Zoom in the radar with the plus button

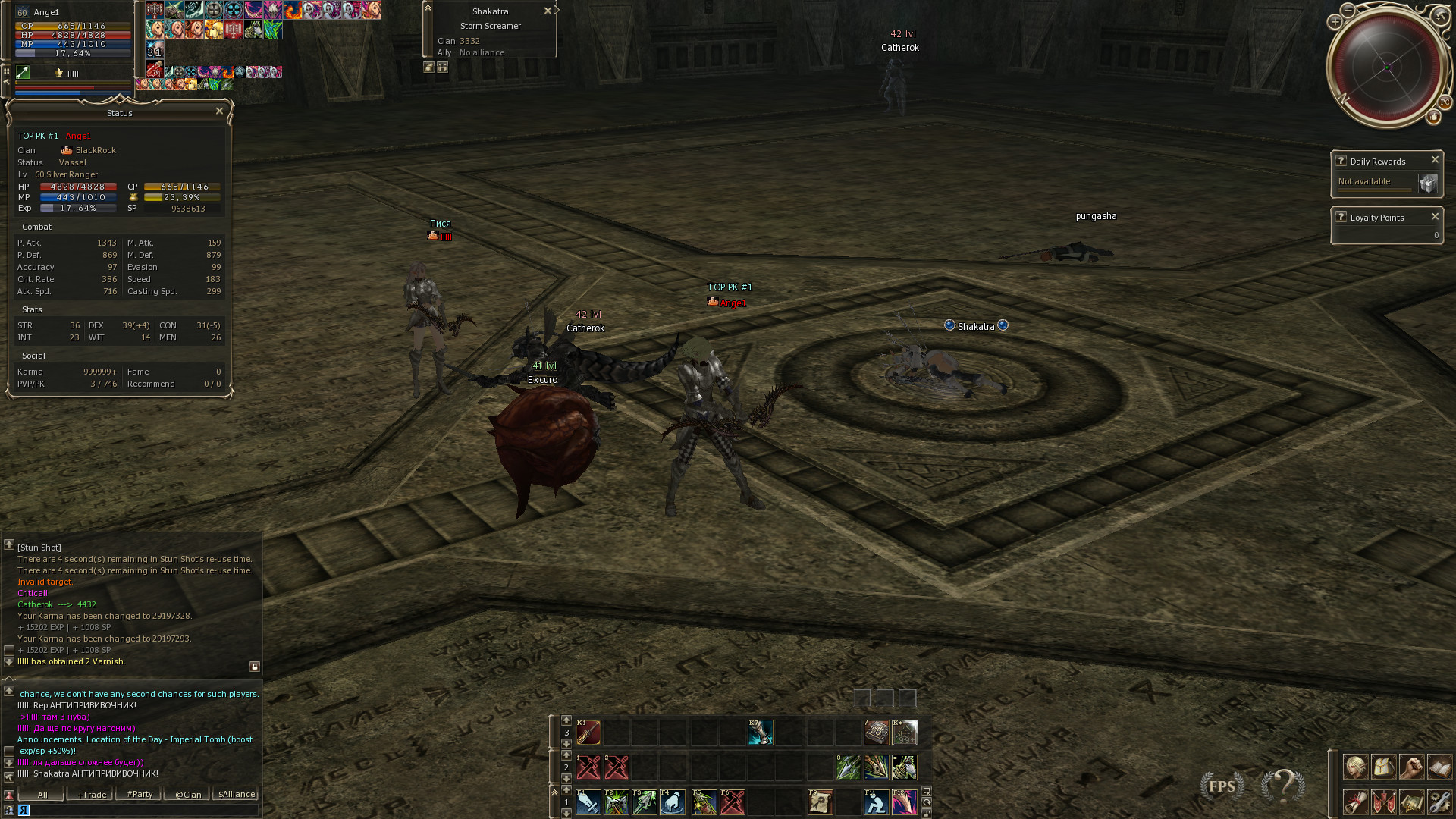[1335, 22]
